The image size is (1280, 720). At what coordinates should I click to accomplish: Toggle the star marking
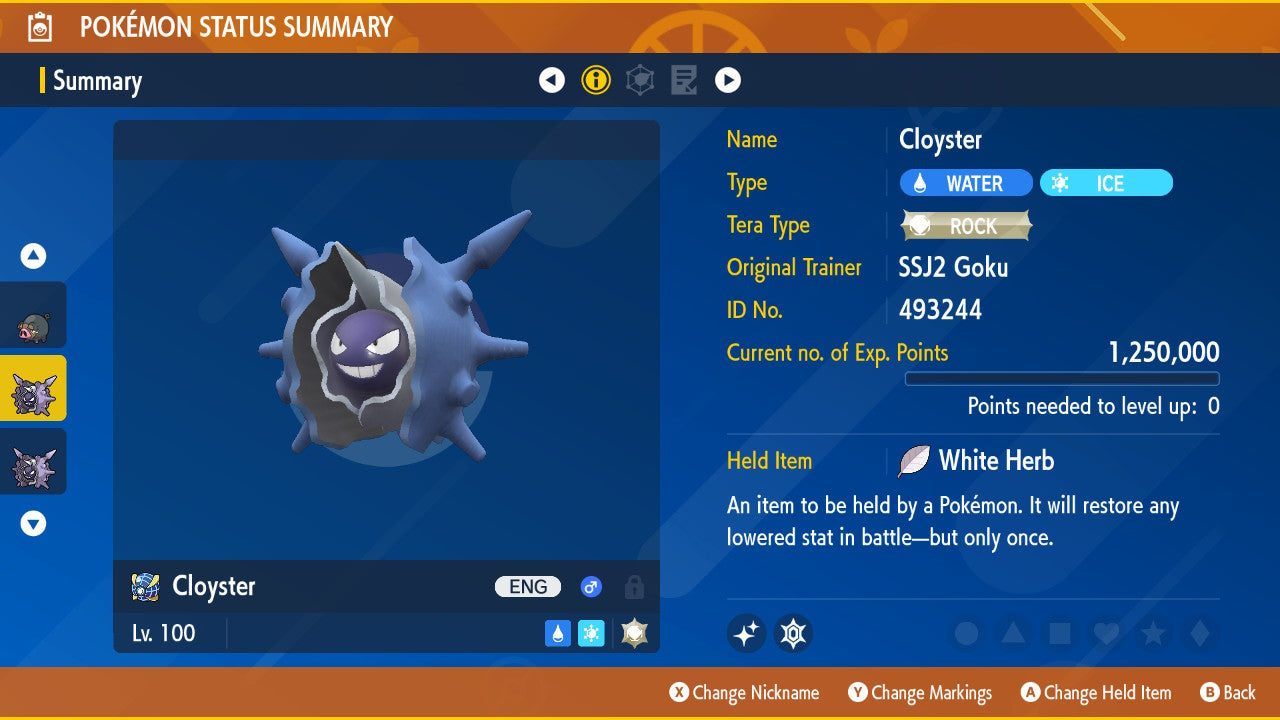click(1152, 633)
